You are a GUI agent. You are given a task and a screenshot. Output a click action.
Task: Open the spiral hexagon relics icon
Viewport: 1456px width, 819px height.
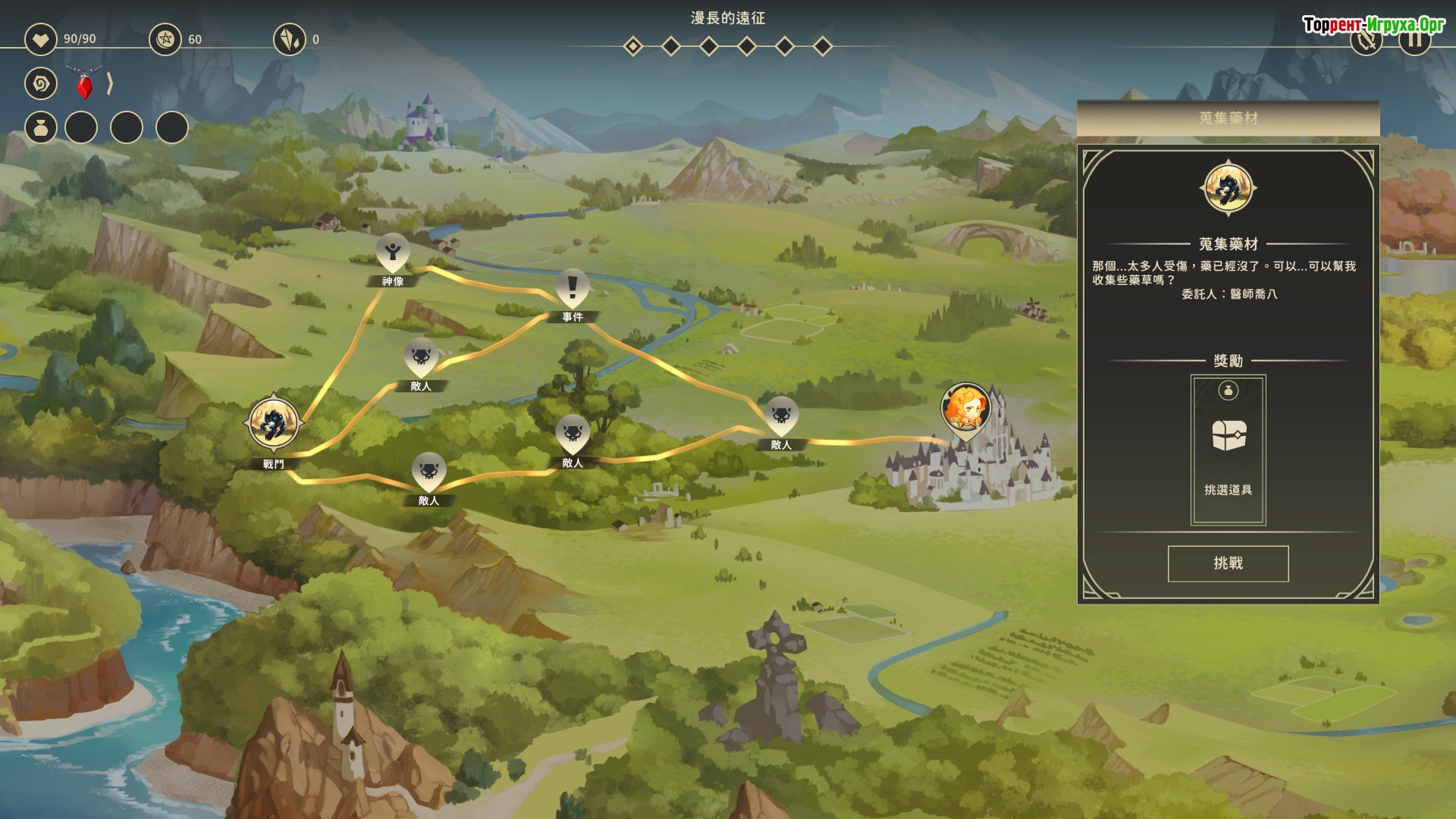click(41, 83)
